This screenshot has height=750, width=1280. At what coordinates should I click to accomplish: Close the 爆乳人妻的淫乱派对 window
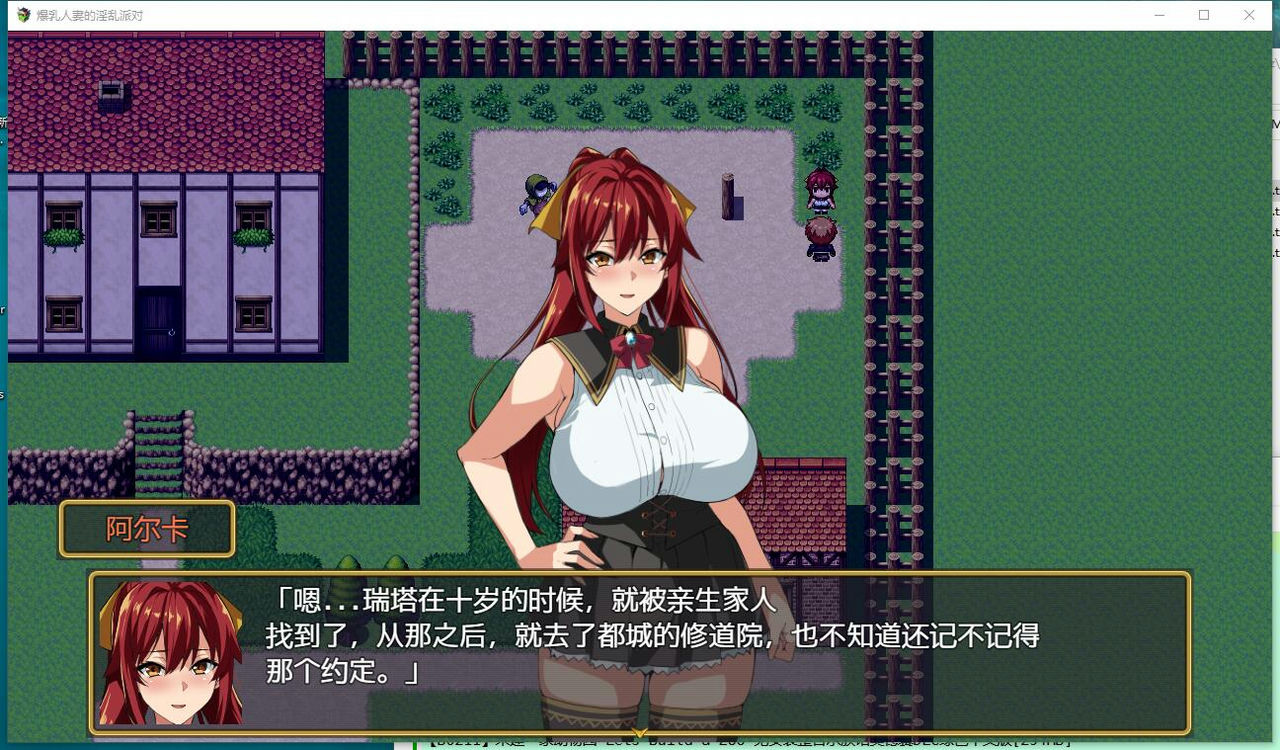pyautogui.click(x=1248, y=15)
